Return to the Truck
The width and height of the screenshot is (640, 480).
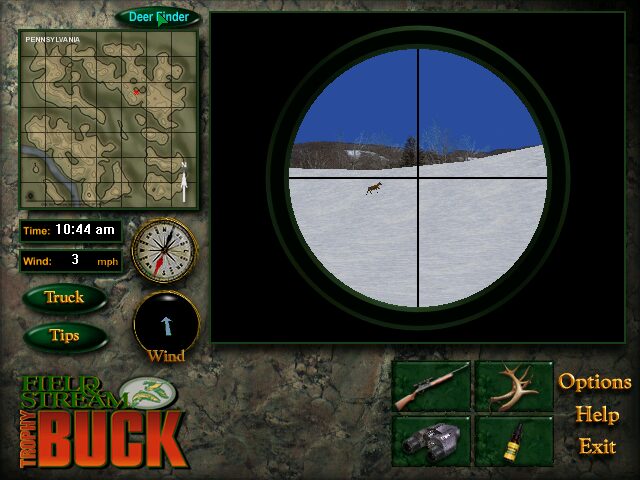(x=64, y=297)
